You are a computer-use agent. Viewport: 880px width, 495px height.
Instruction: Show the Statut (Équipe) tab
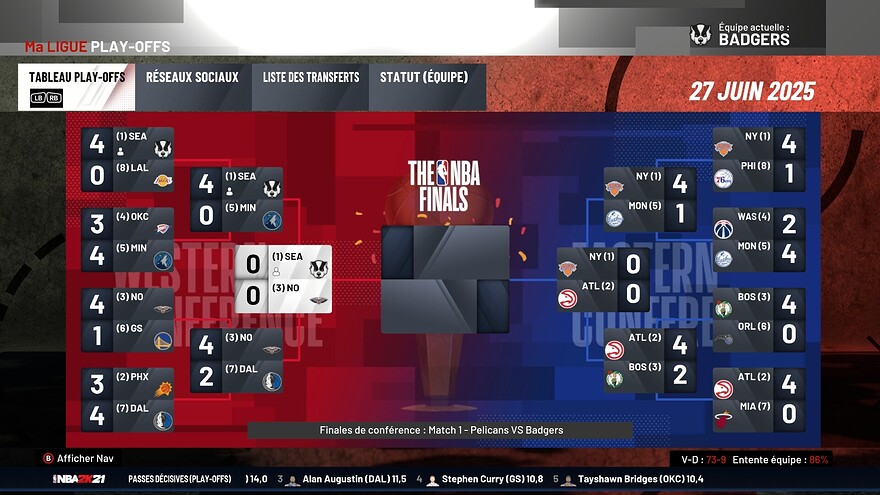(x=428, y=87)
